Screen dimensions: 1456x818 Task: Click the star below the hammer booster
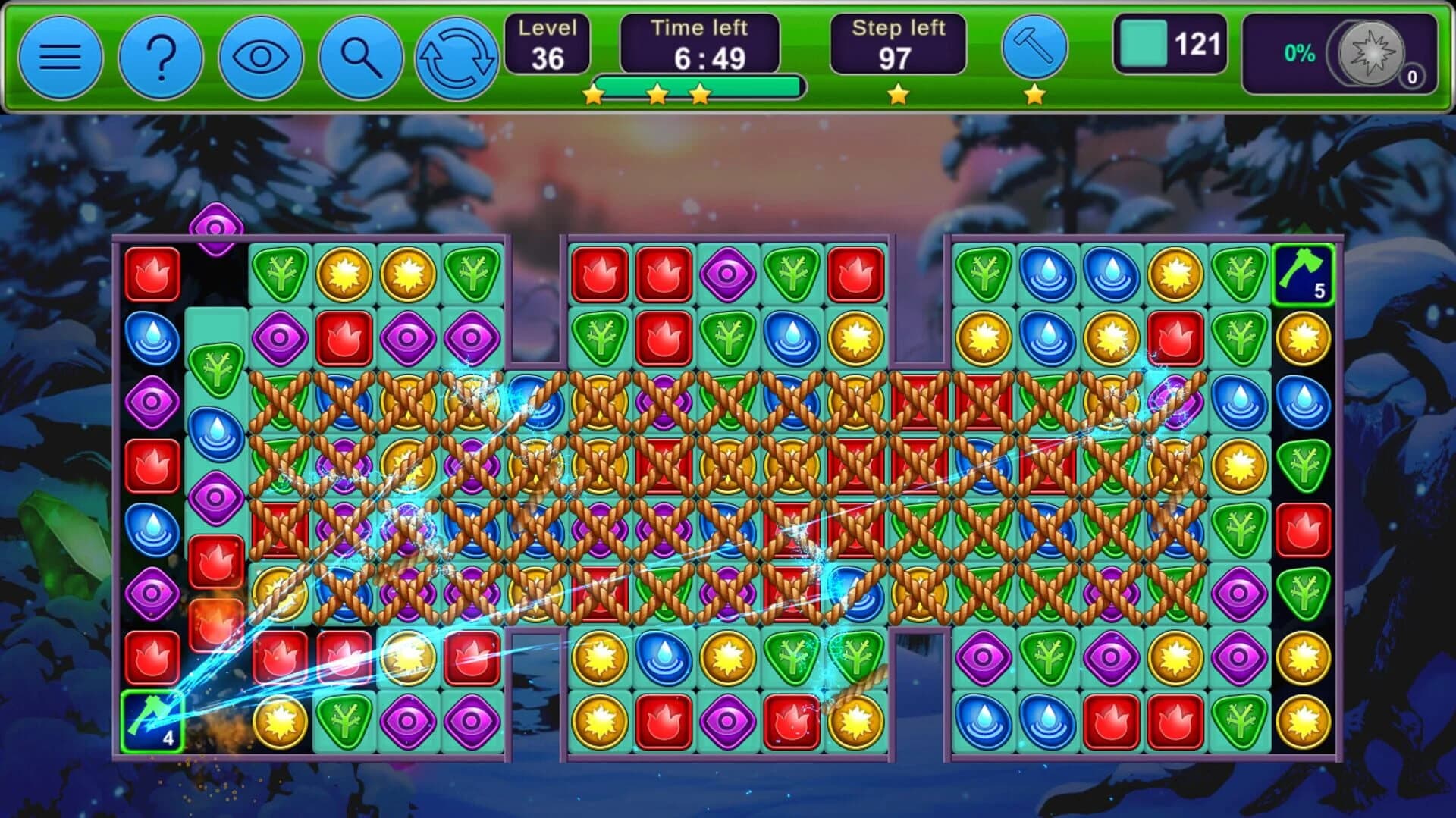1032,96
